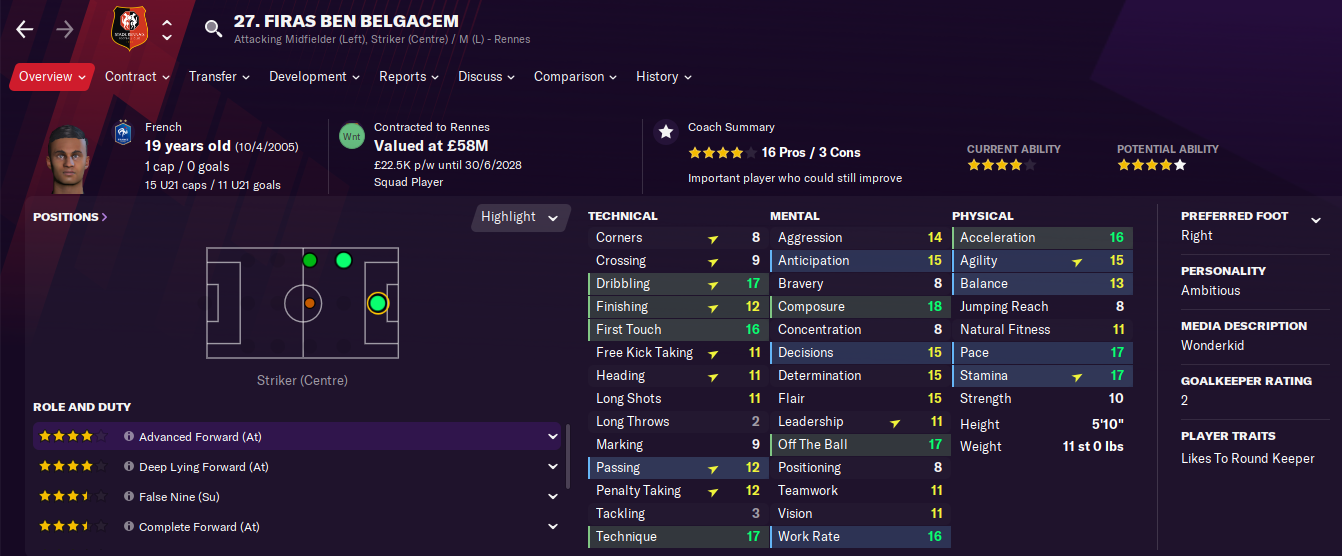Image resolution: width=1342 pixels, height=556 pixels.
Task: Choose the Complete Forward (At) role
Action: pos(199,527)
